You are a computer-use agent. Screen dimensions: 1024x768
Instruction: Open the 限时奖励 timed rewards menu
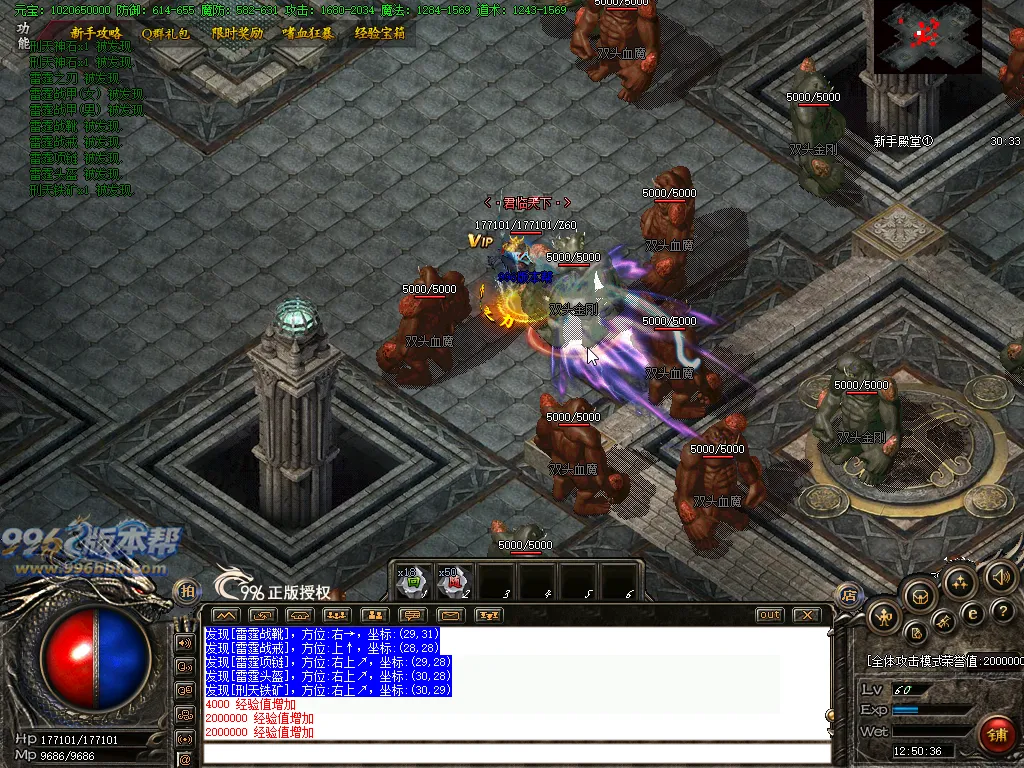[x=237, y=33]
